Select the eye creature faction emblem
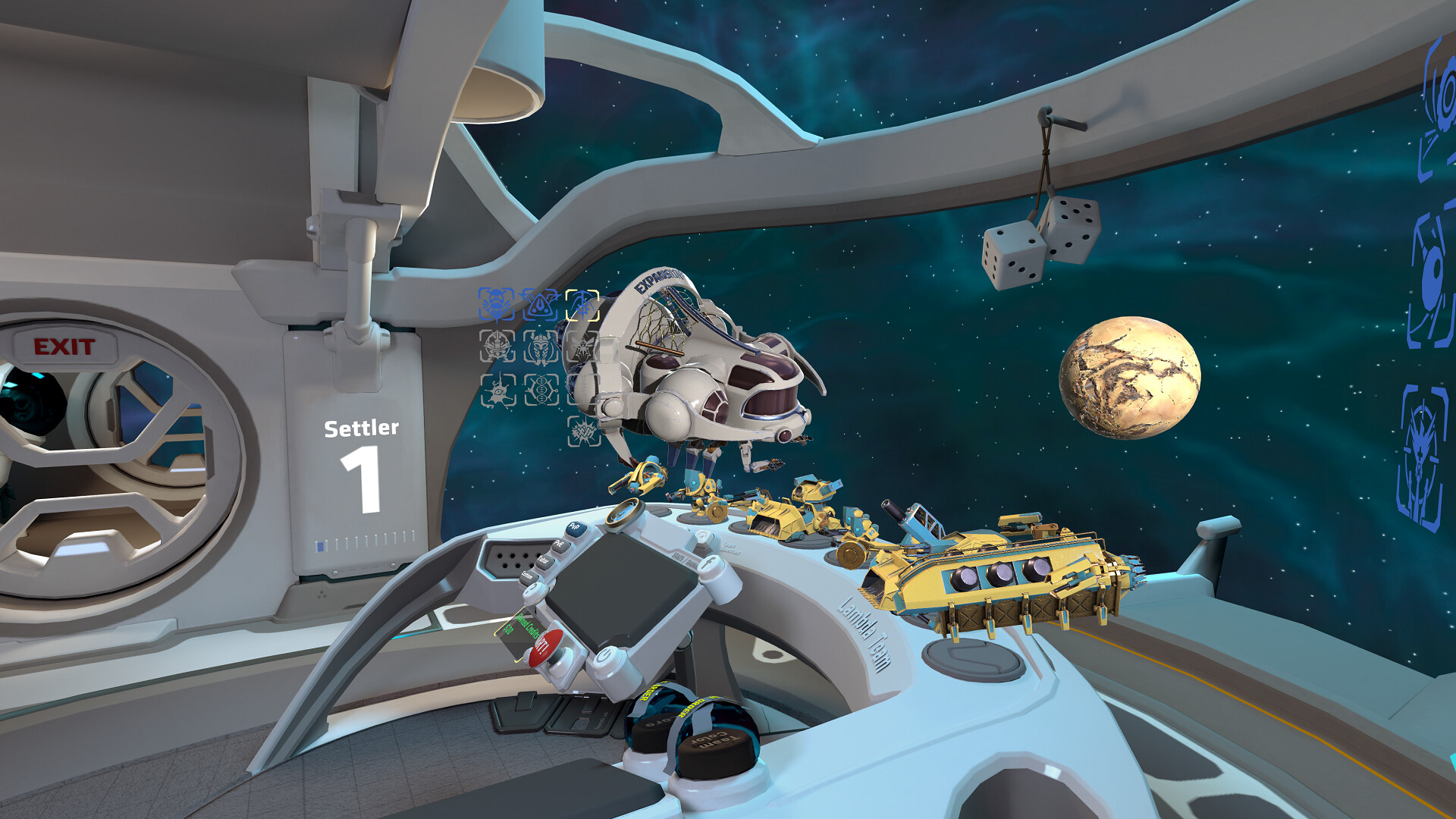 coord(498,391)
